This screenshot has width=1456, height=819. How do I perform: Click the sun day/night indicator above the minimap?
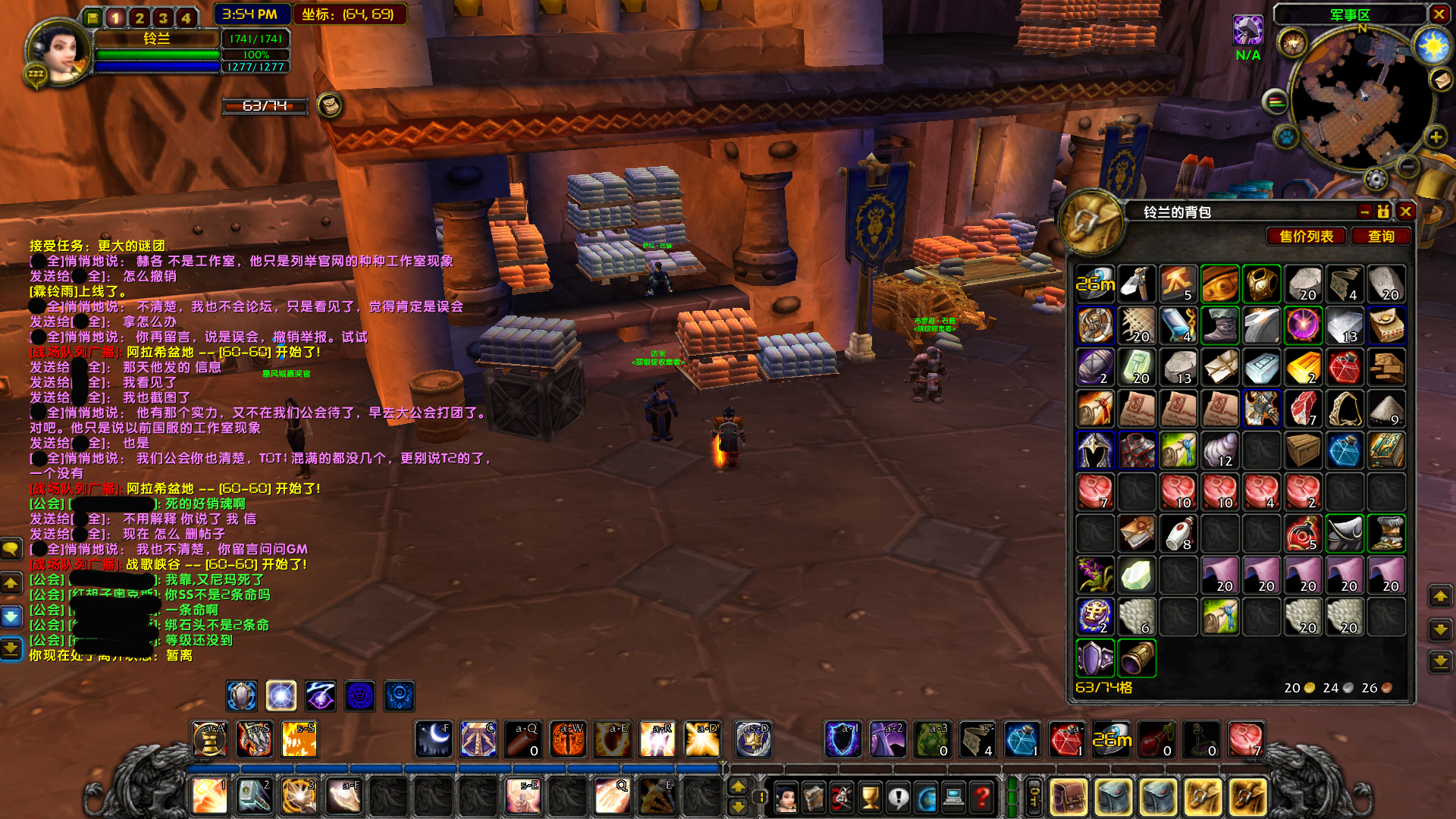pos(1432,45)
